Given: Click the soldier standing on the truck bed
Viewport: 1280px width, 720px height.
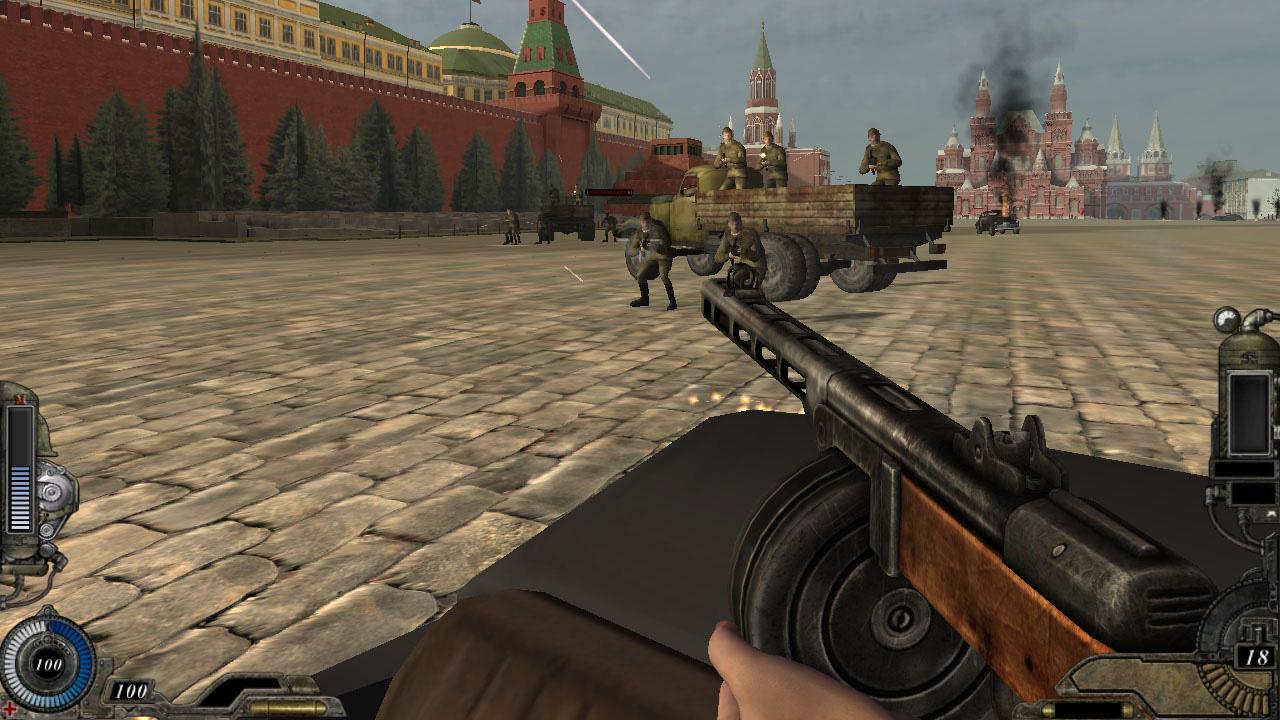Looking at the screenshot, I should (x=730, y=155).
